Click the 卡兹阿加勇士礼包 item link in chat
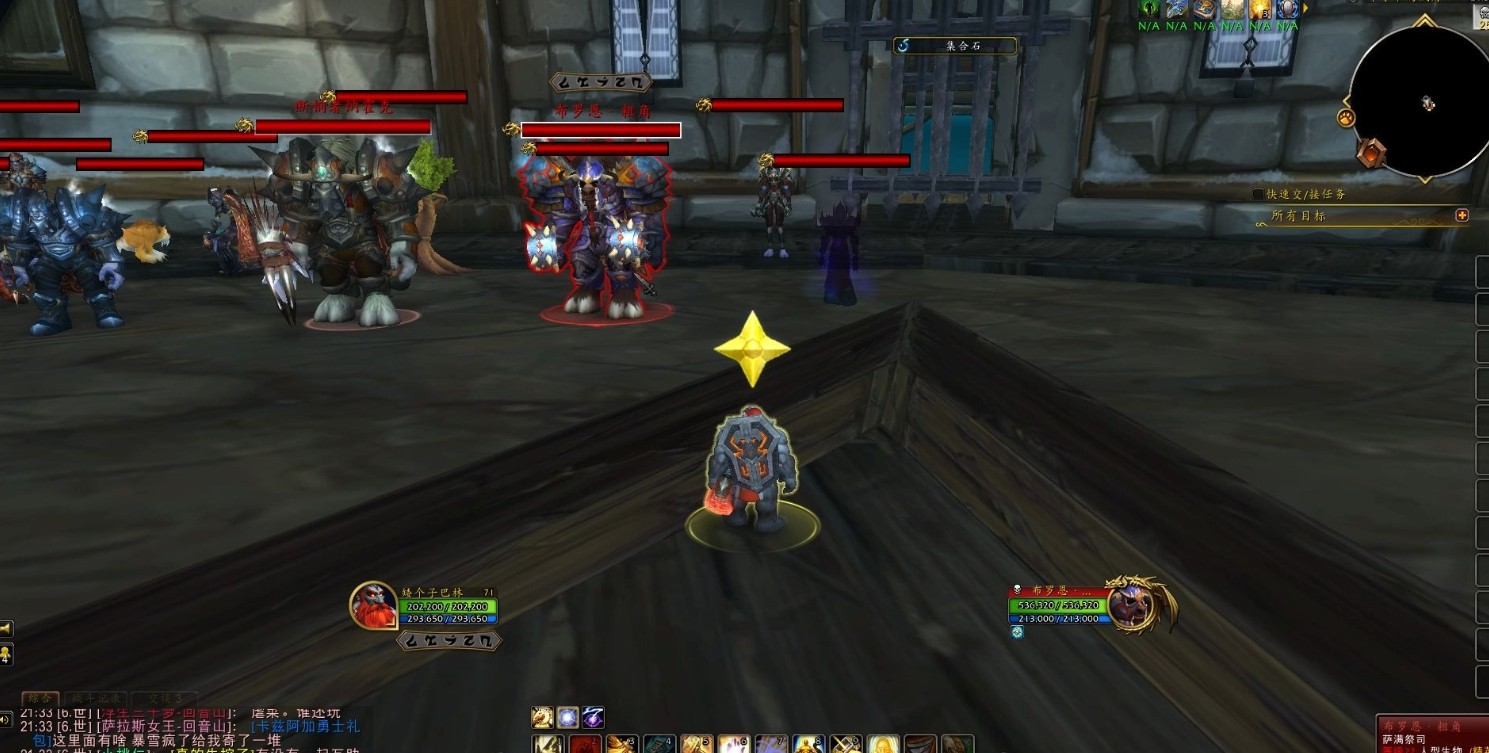1489x753 pixels. (303, 726)
